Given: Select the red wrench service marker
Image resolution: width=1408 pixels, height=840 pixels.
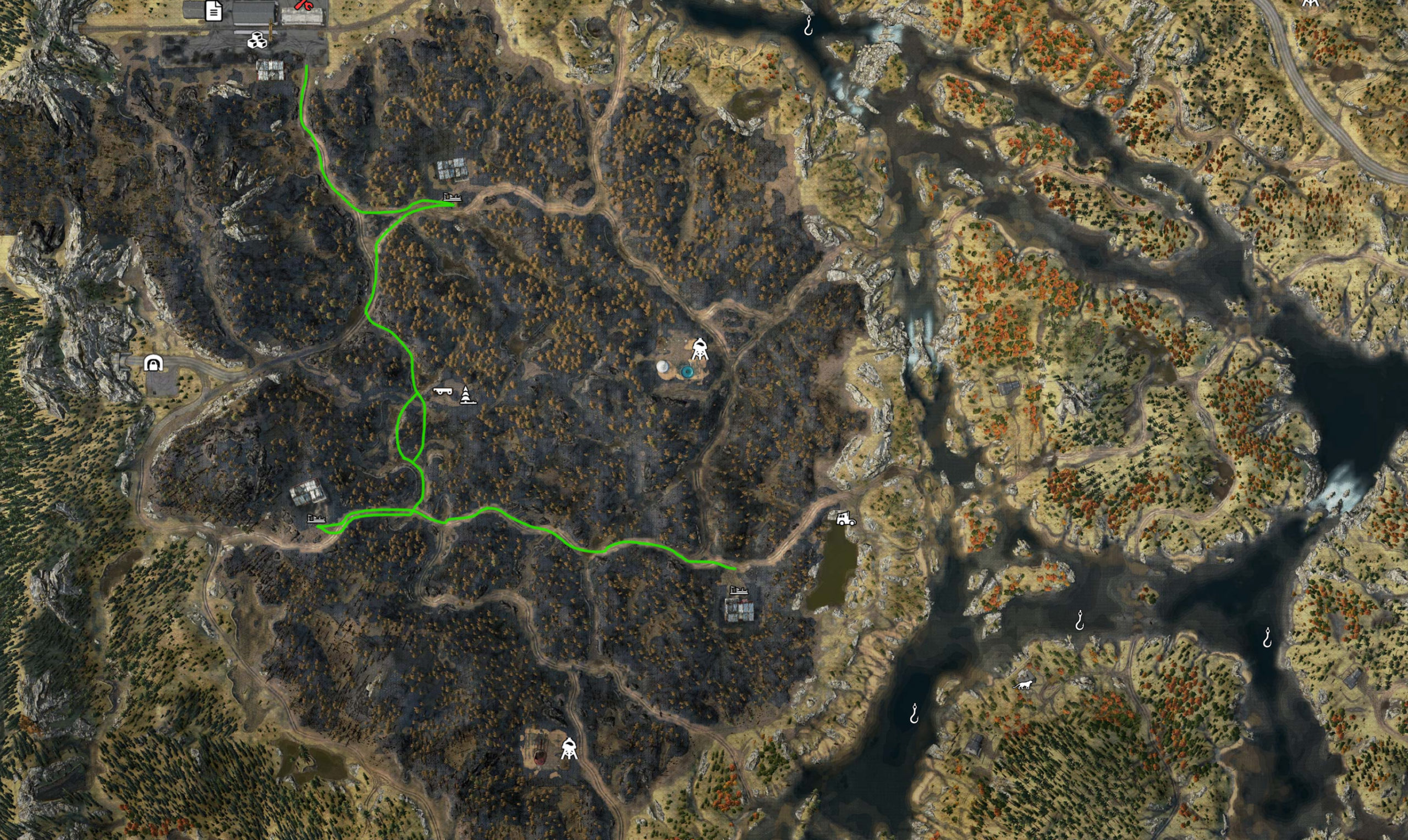Looking at the screenshot, I should (x=303, y=5).
